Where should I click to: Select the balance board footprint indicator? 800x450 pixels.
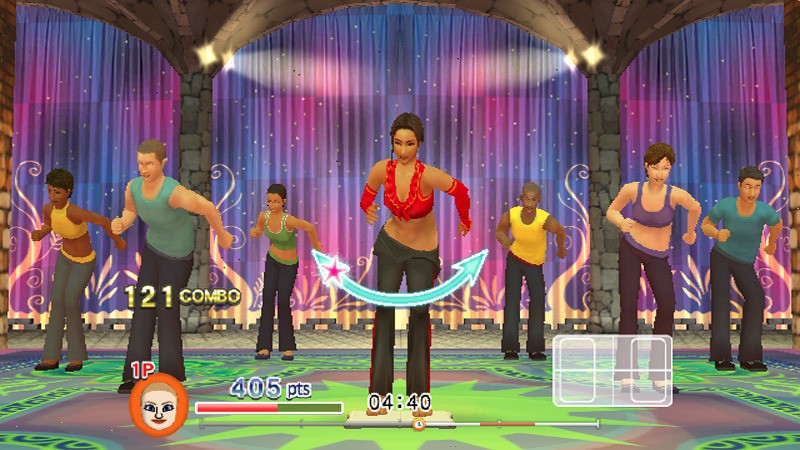[612, 370]
